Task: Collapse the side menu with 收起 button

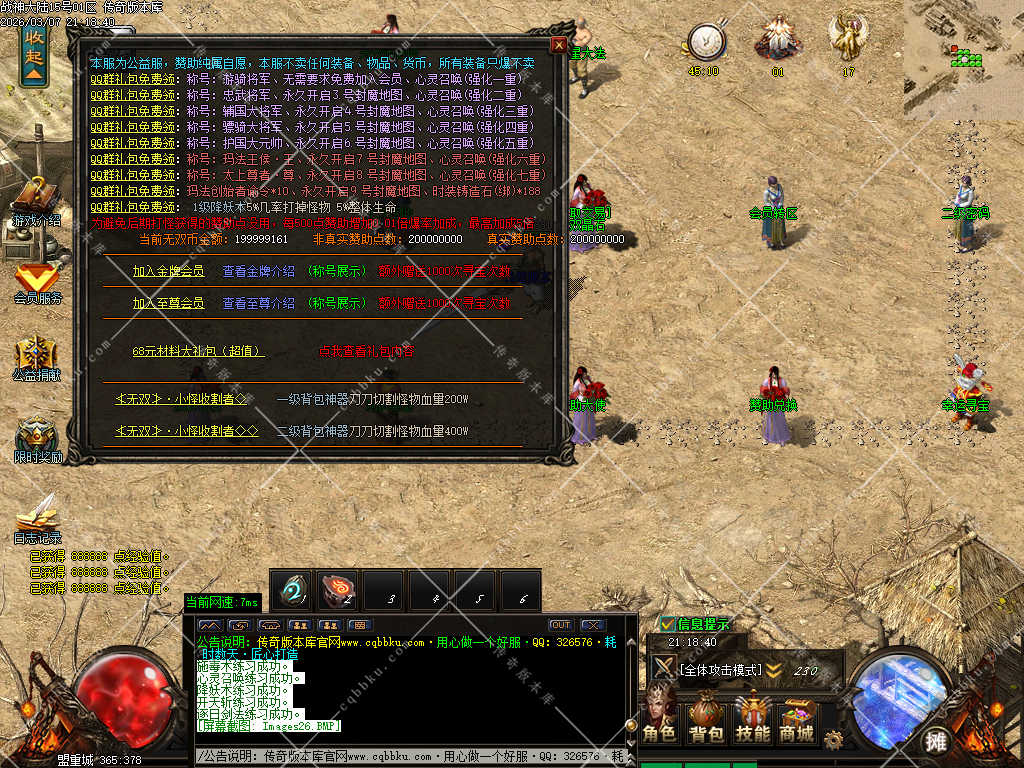Action: click(34, 52)
